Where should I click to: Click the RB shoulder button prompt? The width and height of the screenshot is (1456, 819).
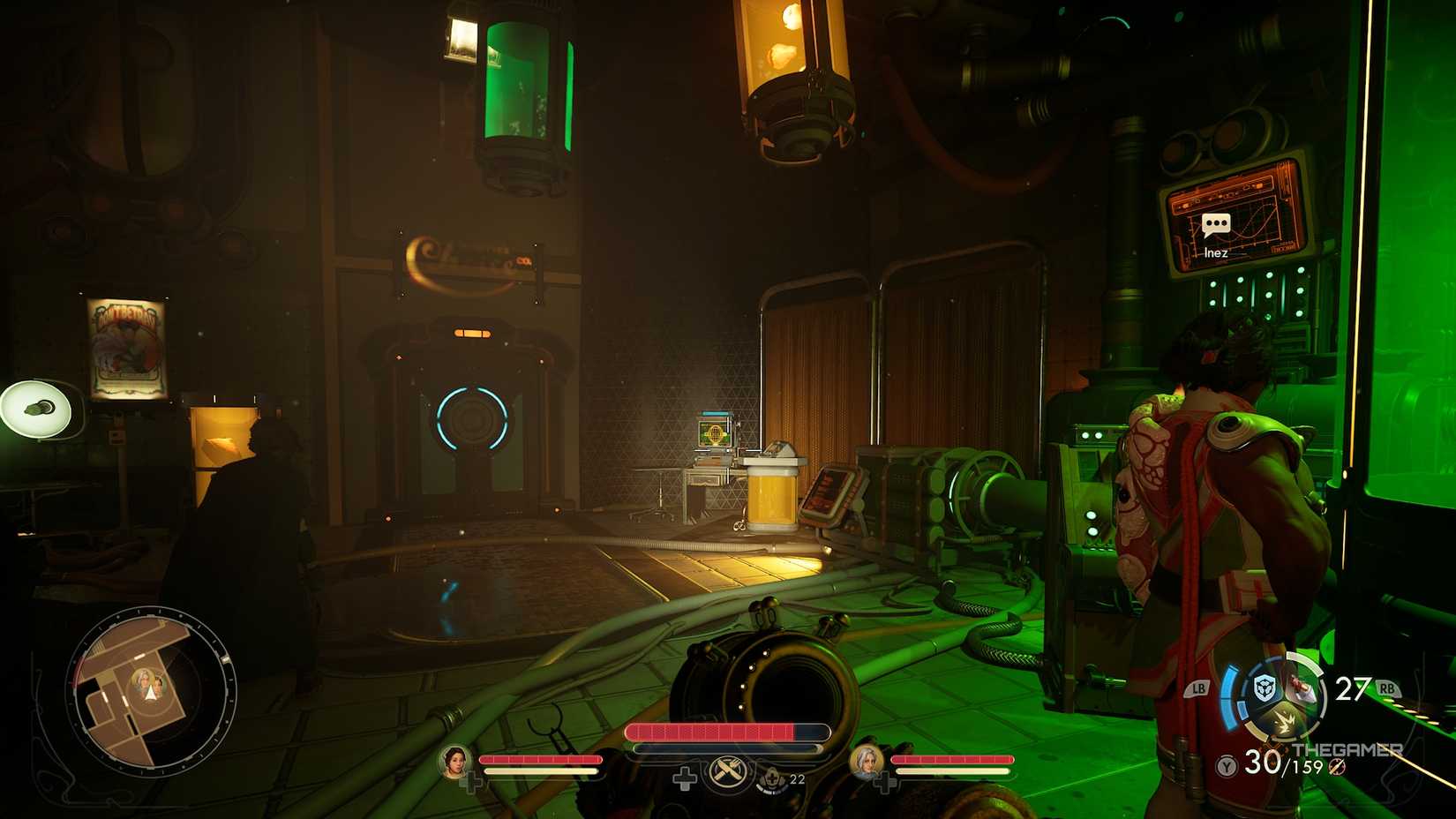coord(1387,688)
